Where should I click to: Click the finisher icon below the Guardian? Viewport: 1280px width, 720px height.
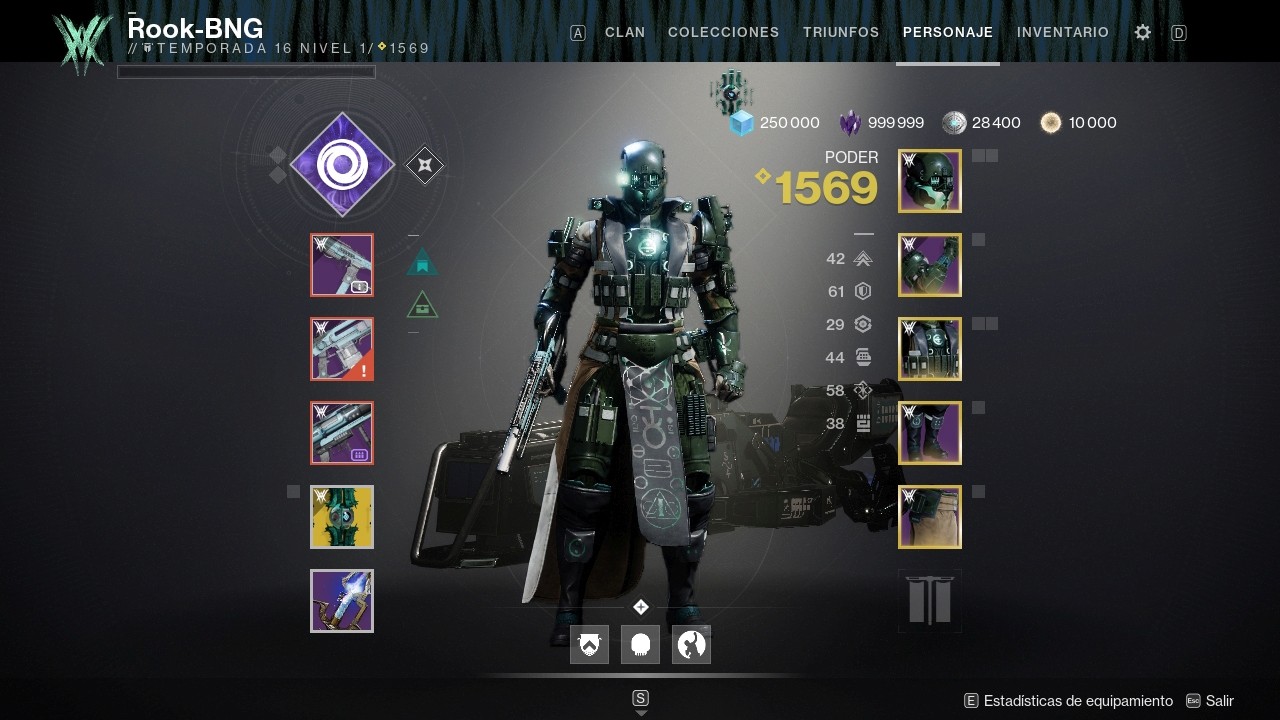[691, 645]
